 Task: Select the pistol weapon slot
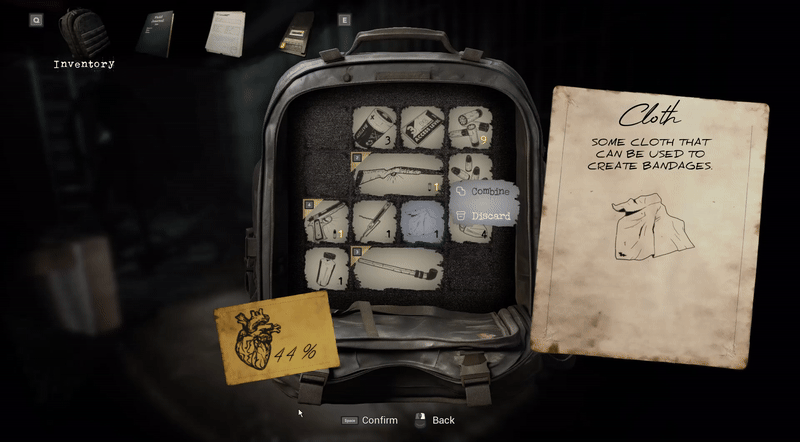click(x=326, y=221)
